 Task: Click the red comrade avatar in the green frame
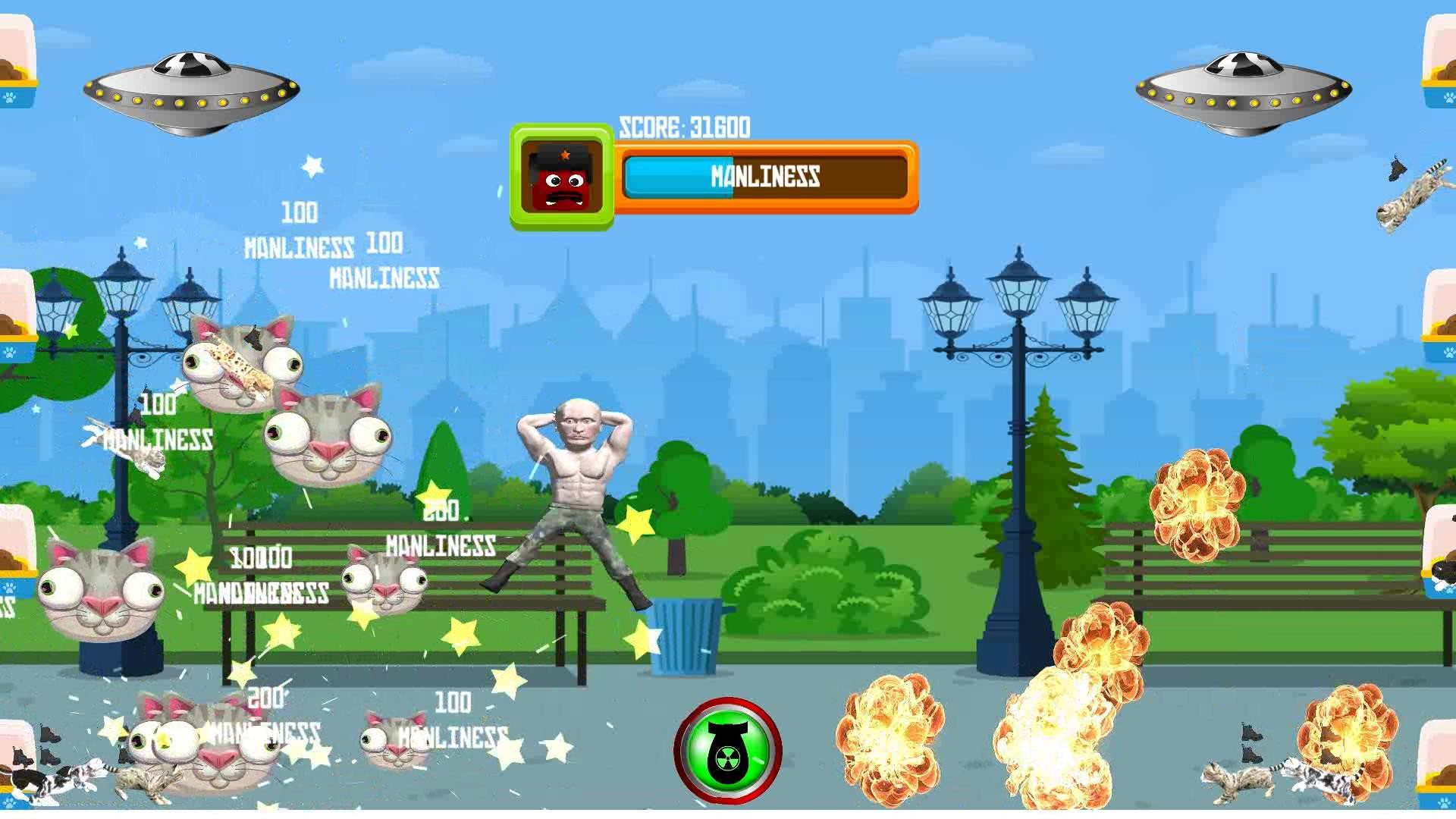click(x=562, y=177)
